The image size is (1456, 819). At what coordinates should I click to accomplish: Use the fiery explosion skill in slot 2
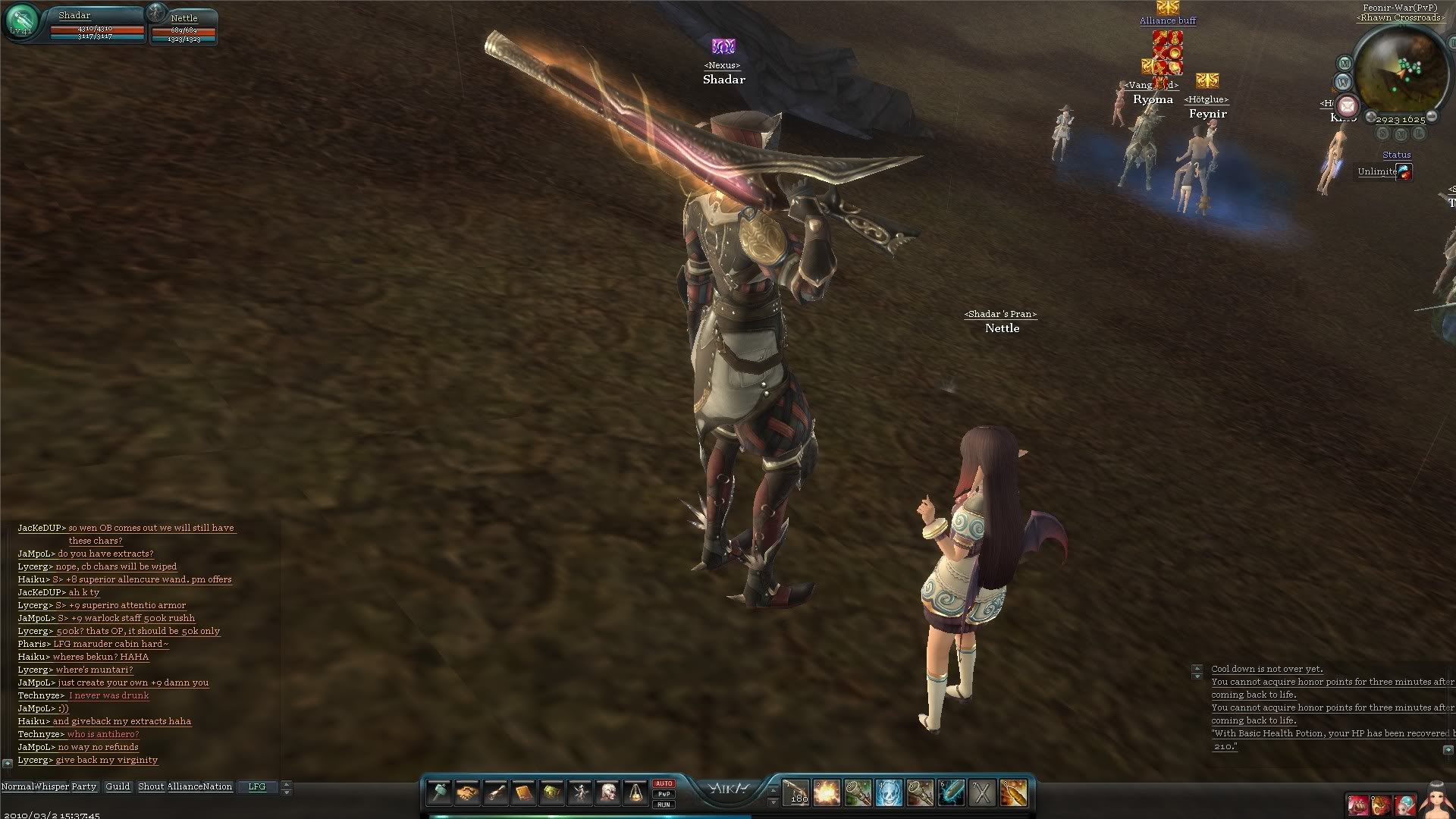coord(827,793)
